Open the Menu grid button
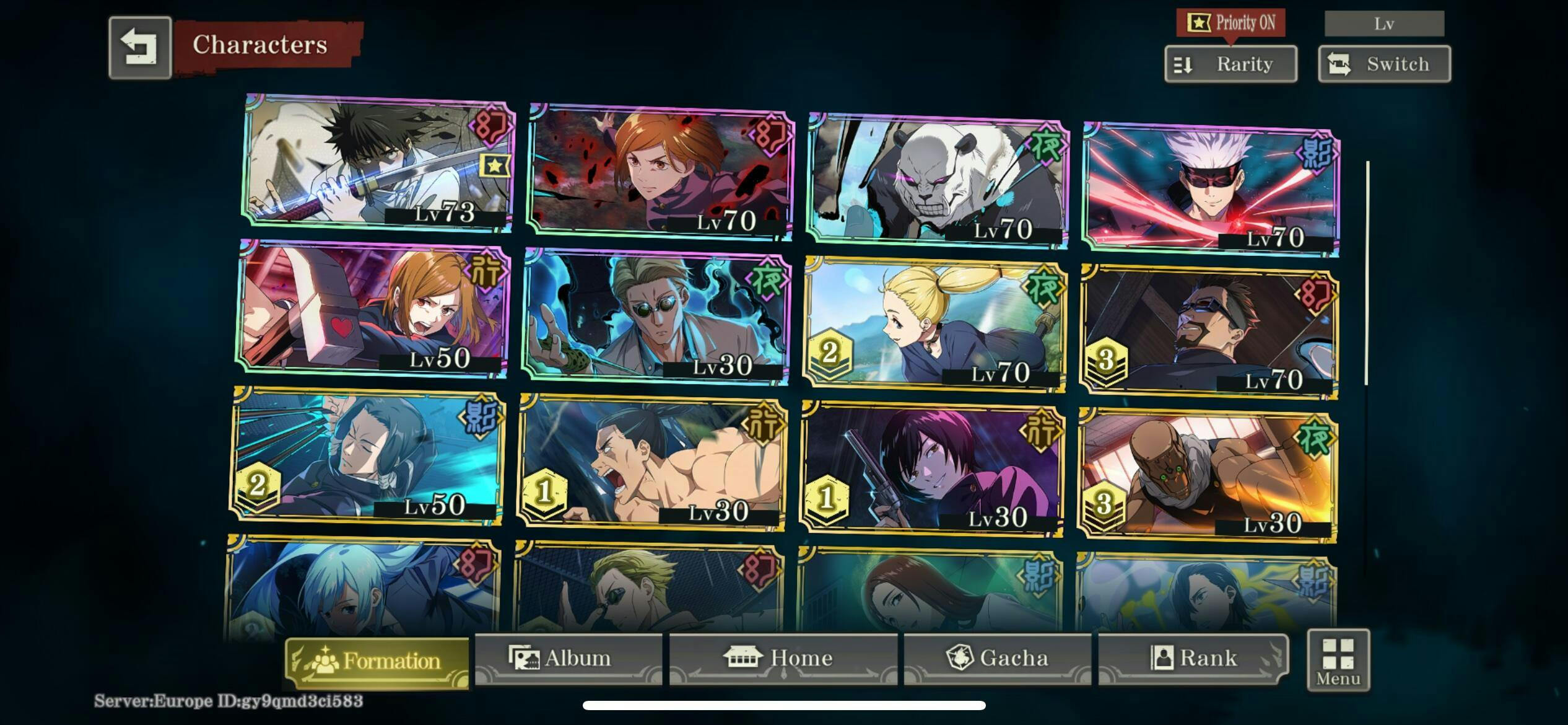1568x725 pixels. (x=1338, y=660)
